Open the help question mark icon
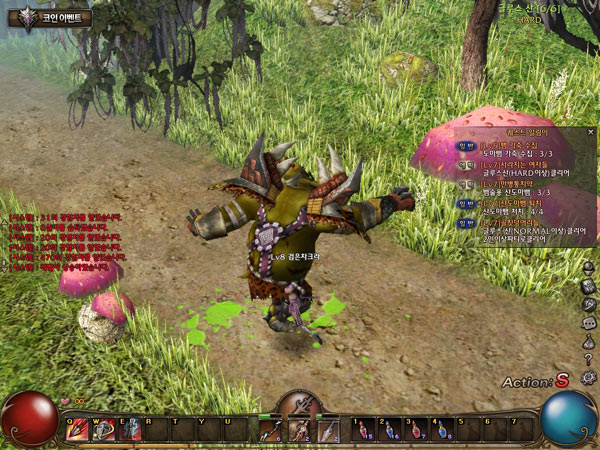Image resolution: width=600 pixels, height=450 pixels. point(589,360)
